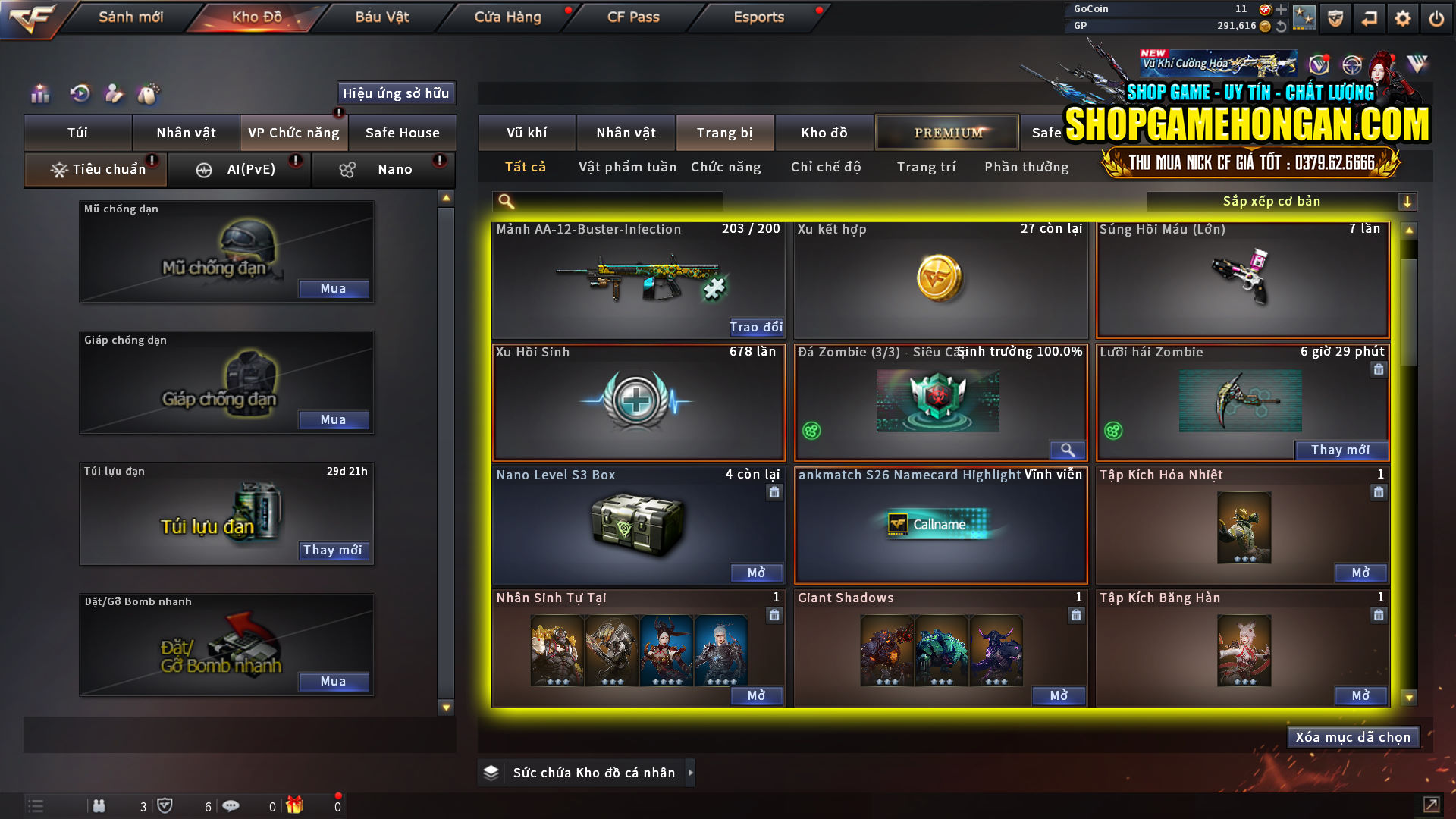Click the replay icon above the Túi tab
This screenshot has width=1456, height=819.
tap(79, 94)
